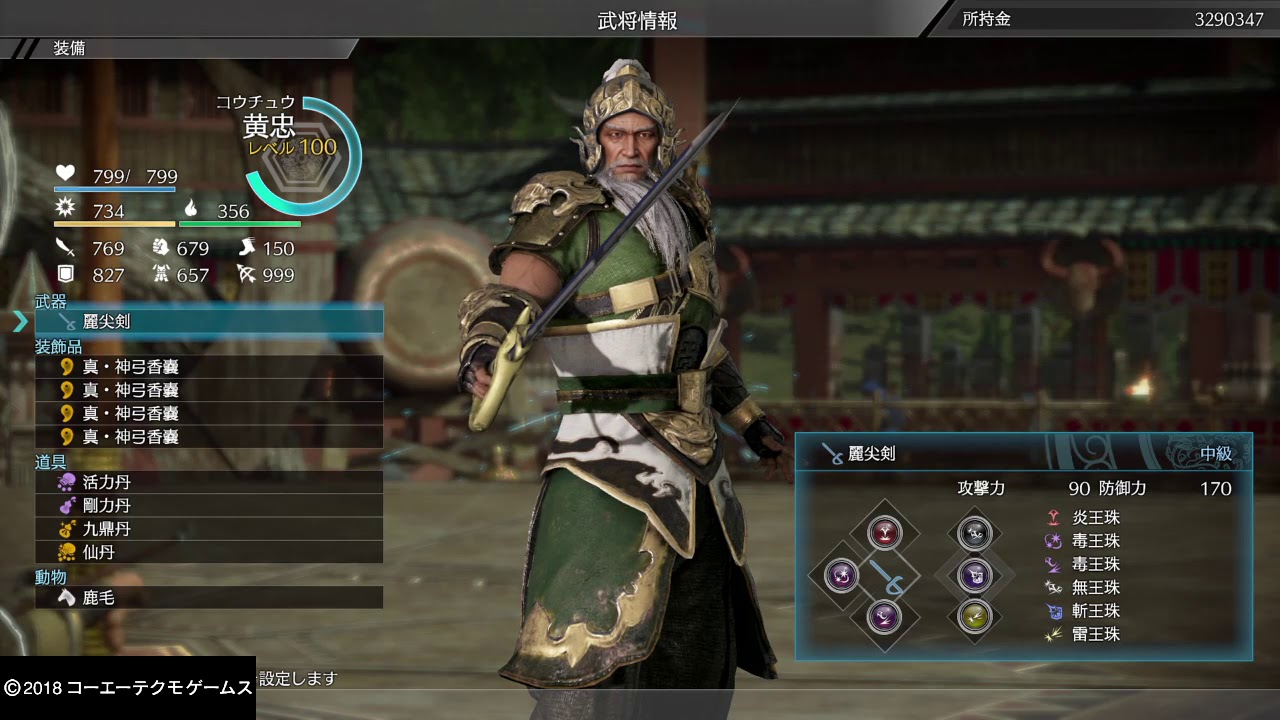Pick the 仙丹 item slot
This screenshot has height=720, width=1280.
pyautogui.click(x=208, y=552)
